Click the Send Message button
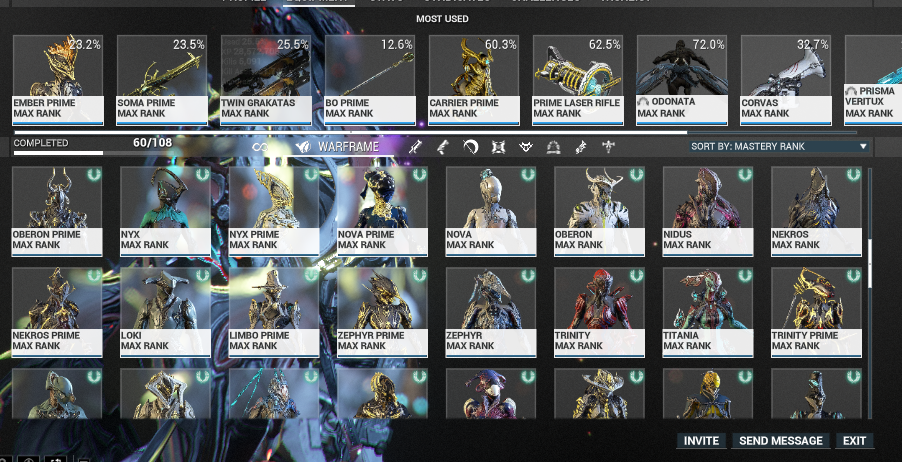The image size is (902, 462). click(780, 441)
